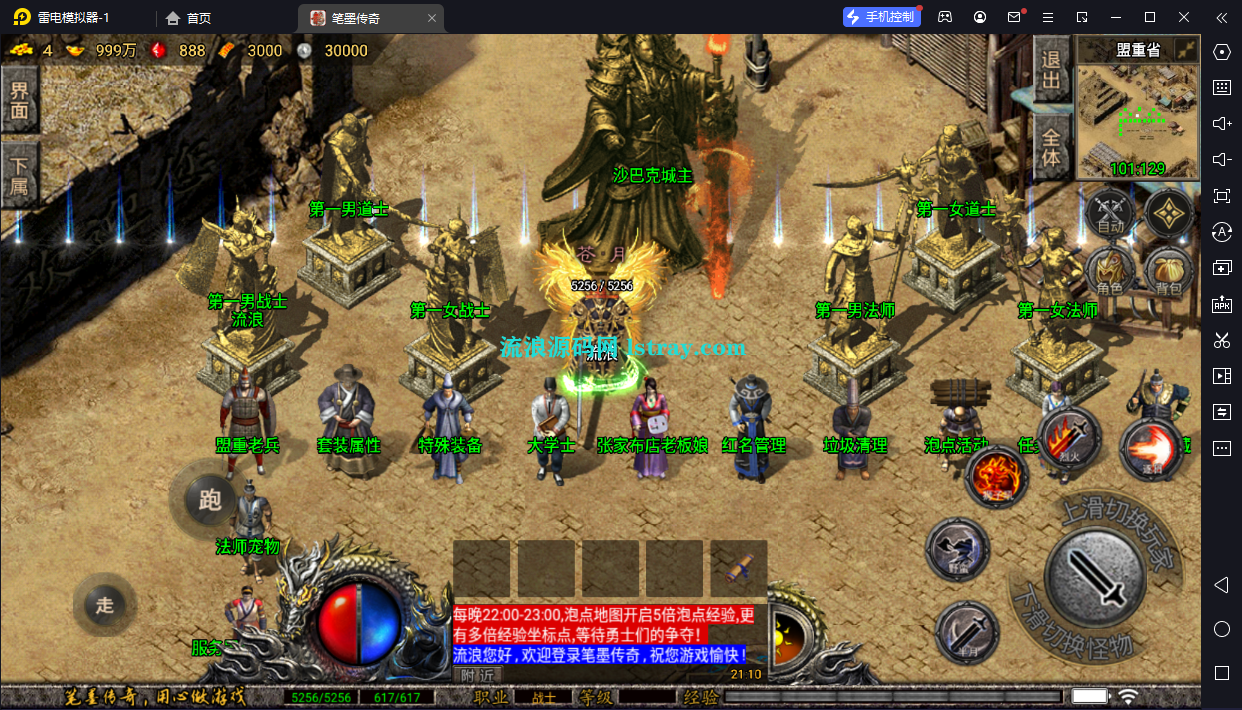Select the 全体 button

point(1051,146)
